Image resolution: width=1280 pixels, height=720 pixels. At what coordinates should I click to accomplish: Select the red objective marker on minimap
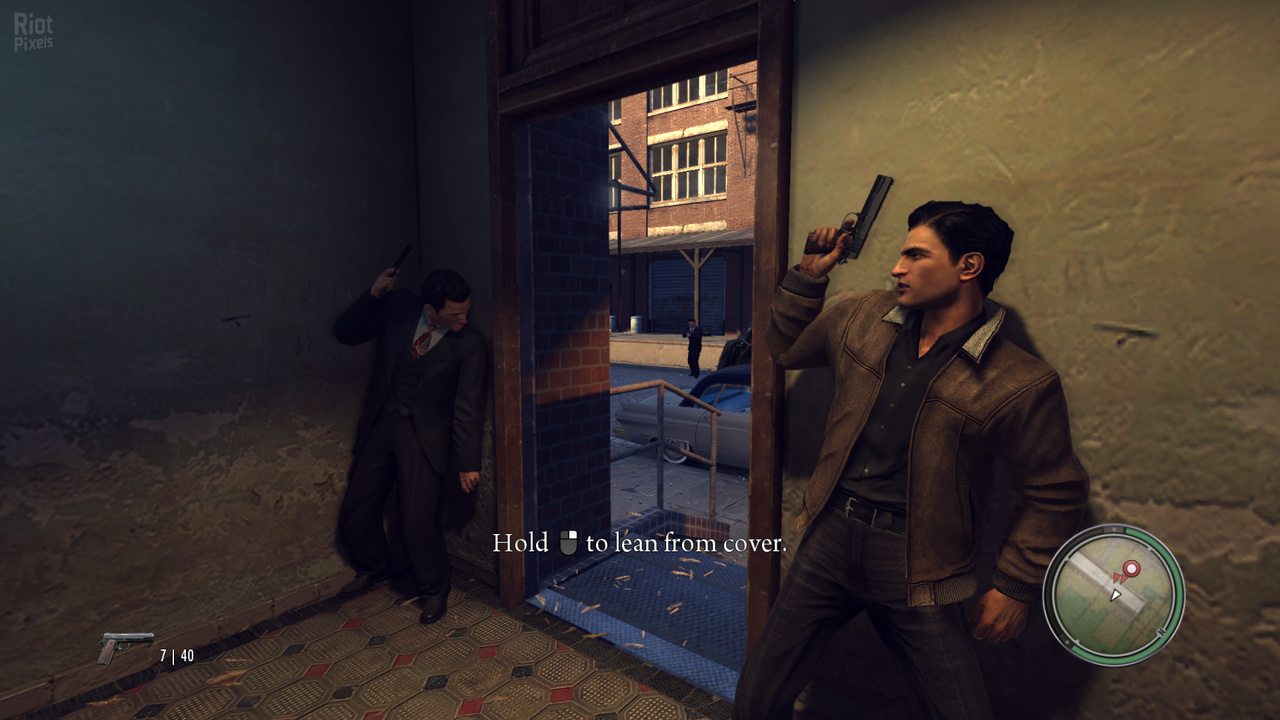tap(1131, 570)
